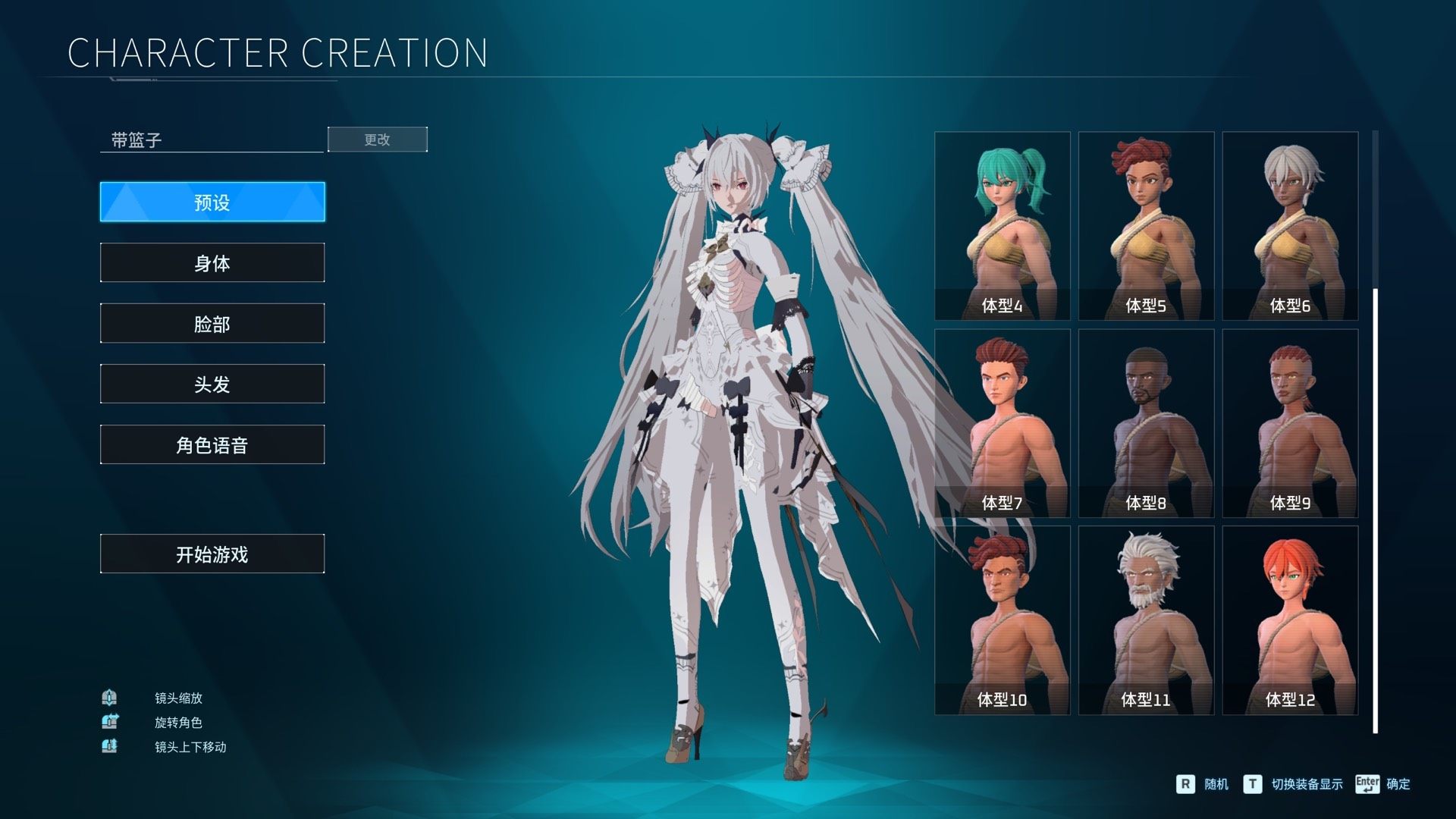This screenshot has width=1456, height=819.
Task: Choose the dark-skinned 体型8 preset
Action: (x=1146, y=423)
